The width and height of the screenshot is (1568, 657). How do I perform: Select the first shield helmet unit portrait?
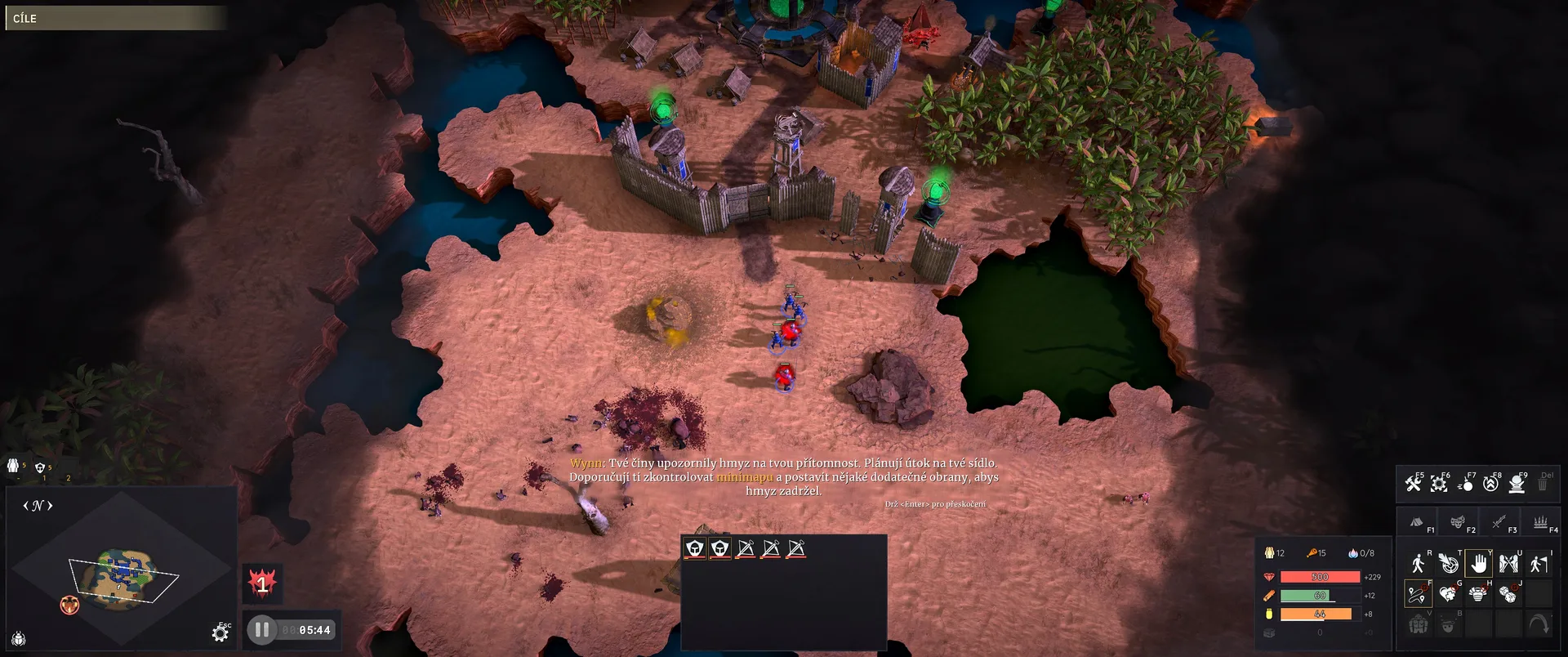click(x=695, y=548)
